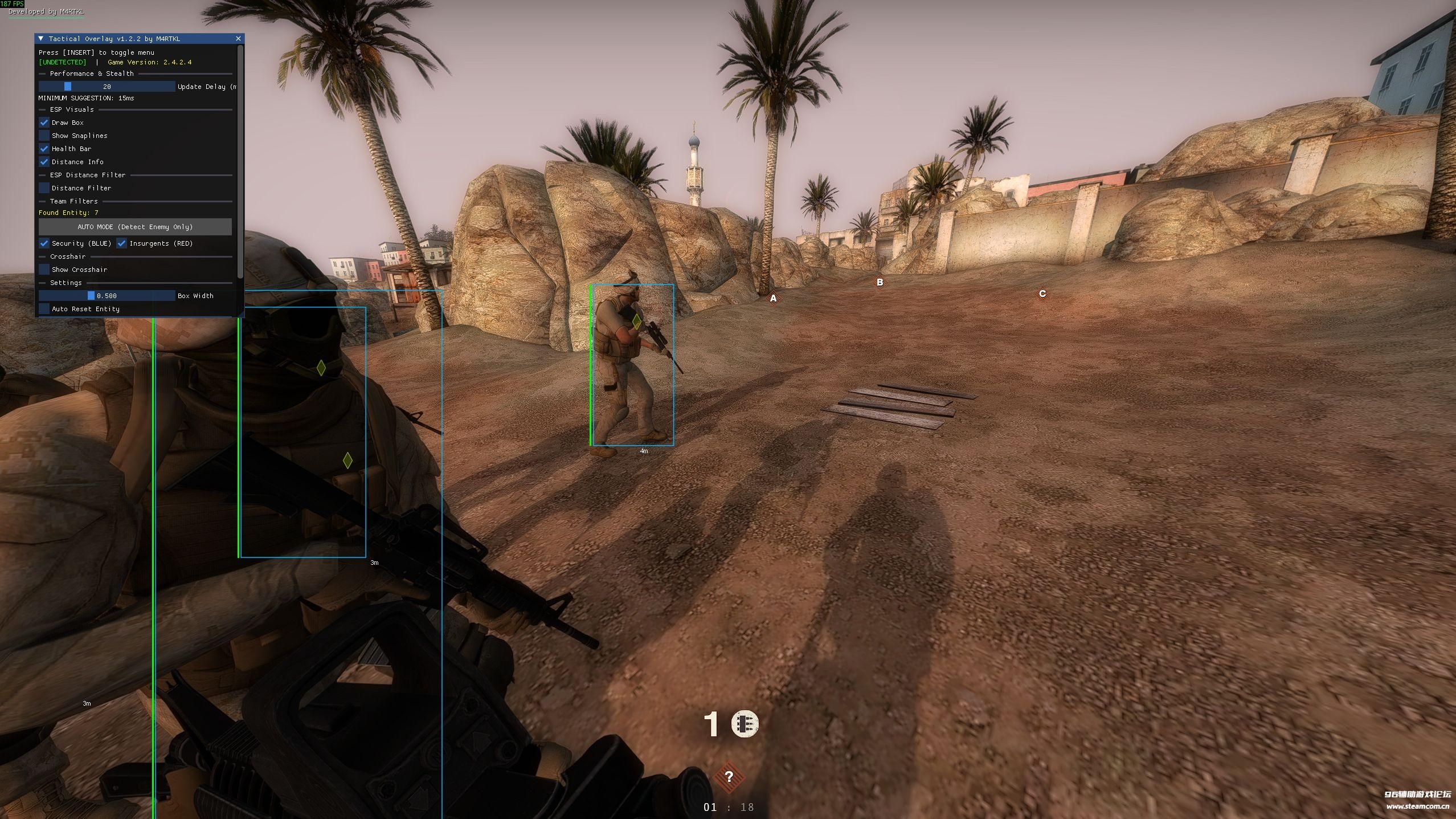
Task: Select objective marker A on the ridge
Action: [774, 298]
